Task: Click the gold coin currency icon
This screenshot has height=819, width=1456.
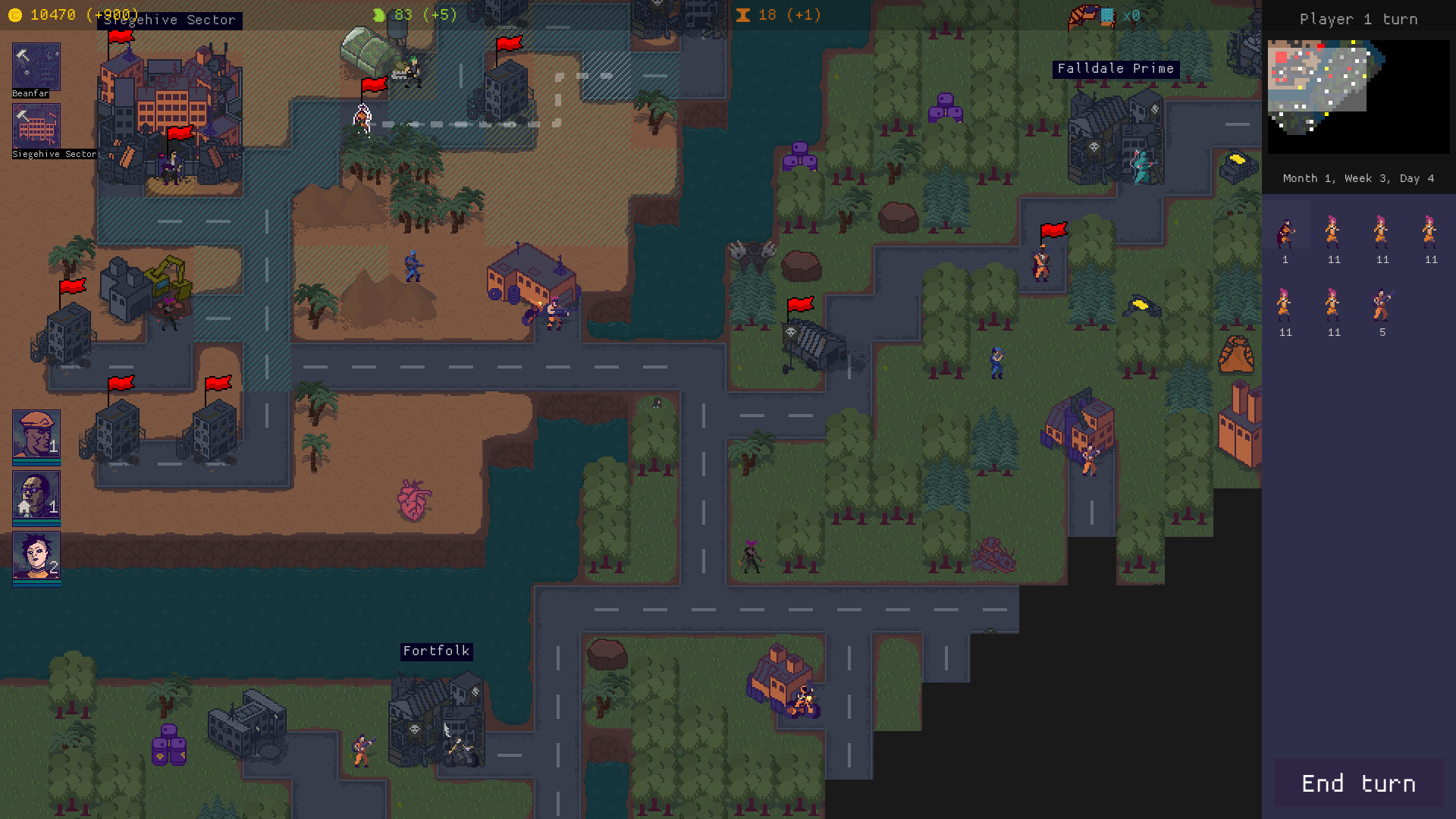Action: coord(17,14)
